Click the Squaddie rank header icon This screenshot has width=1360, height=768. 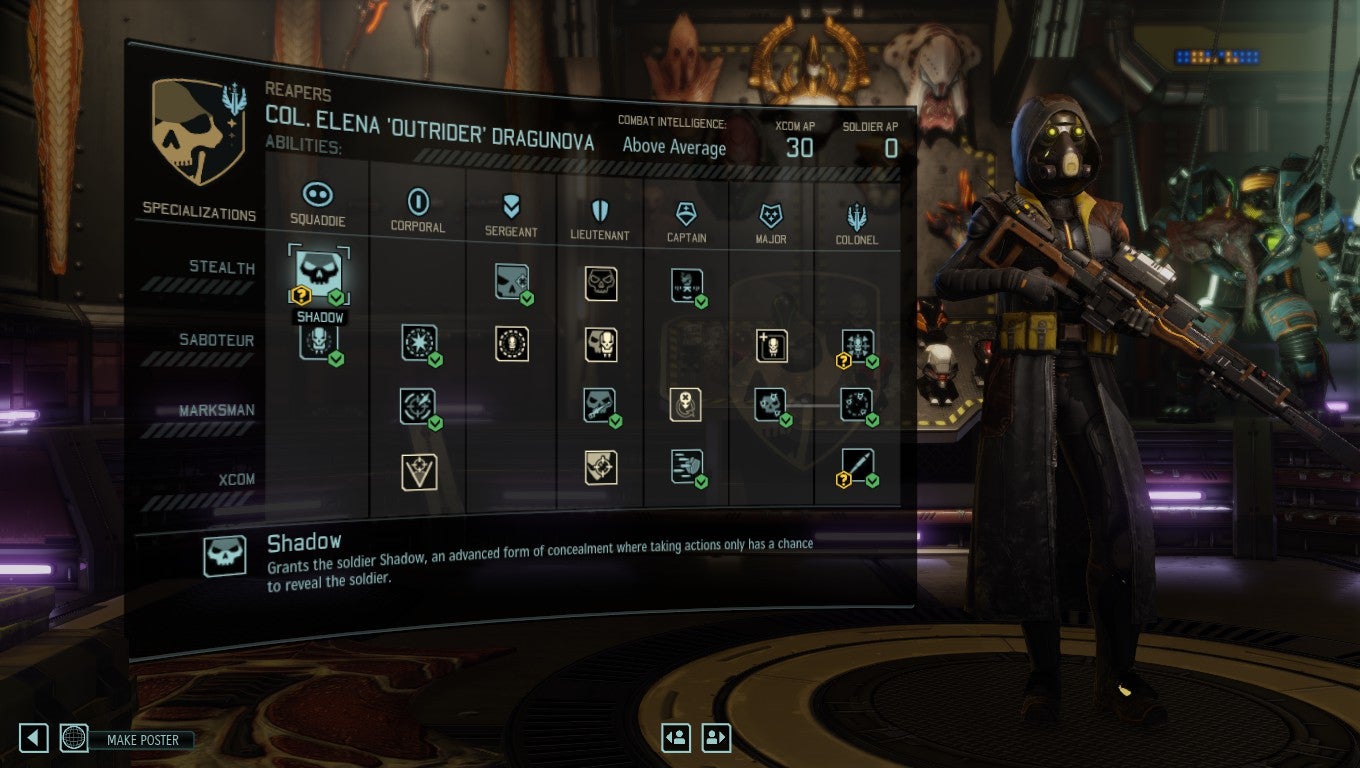point(320,193)
